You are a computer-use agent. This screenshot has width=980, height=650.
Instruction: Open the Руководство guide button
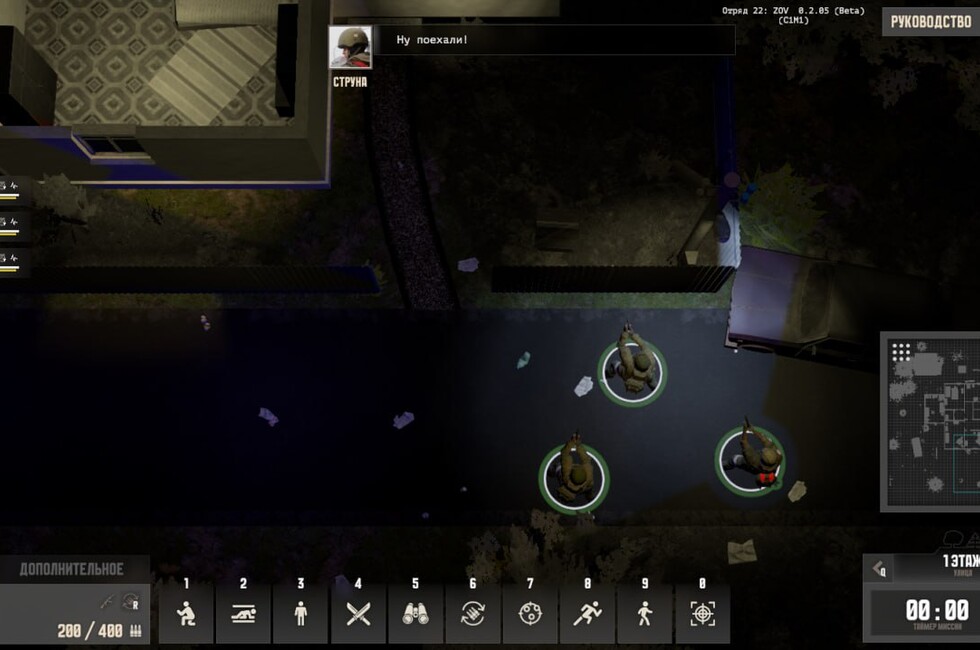pos(930,22)
